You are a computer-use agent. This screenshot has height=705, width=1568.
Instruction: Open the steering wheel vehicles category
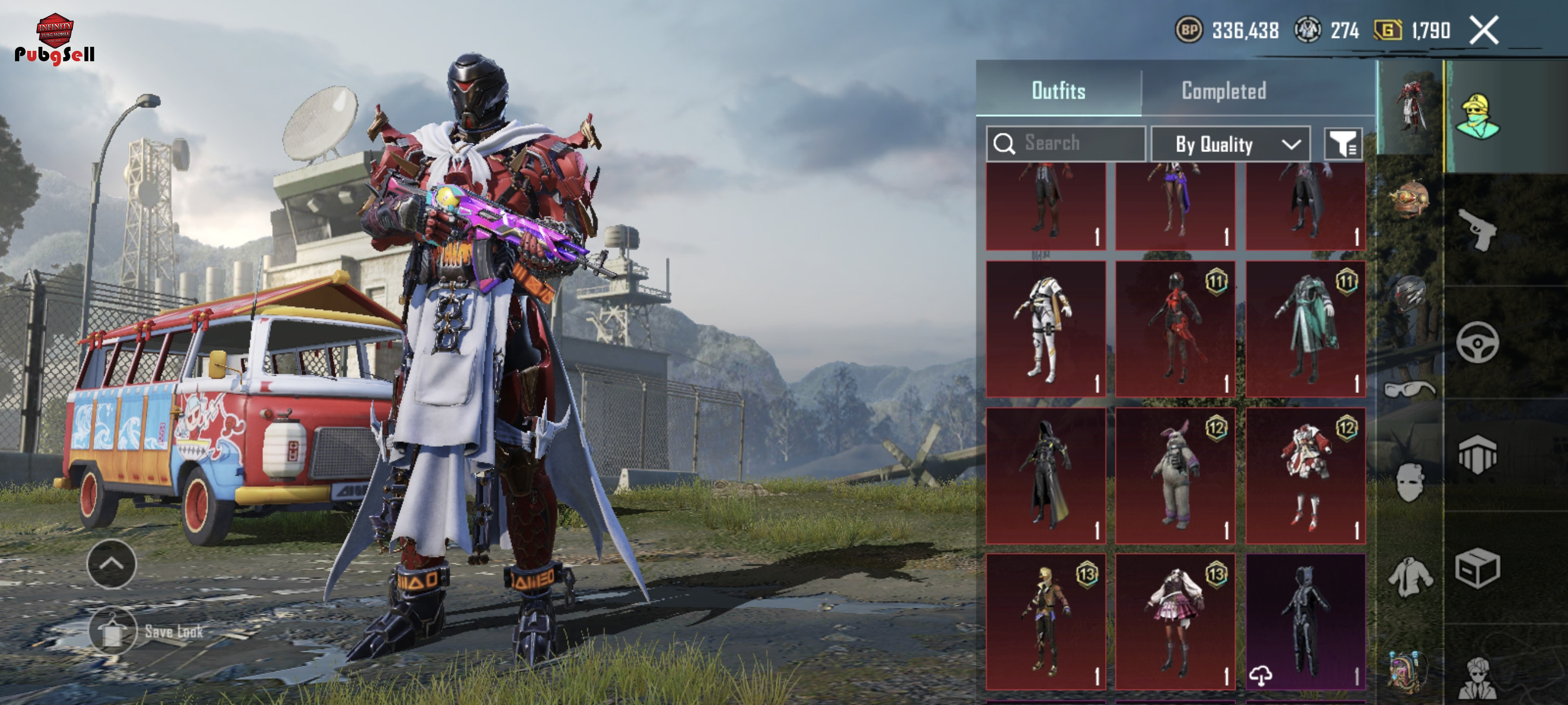pos(1478,343)
